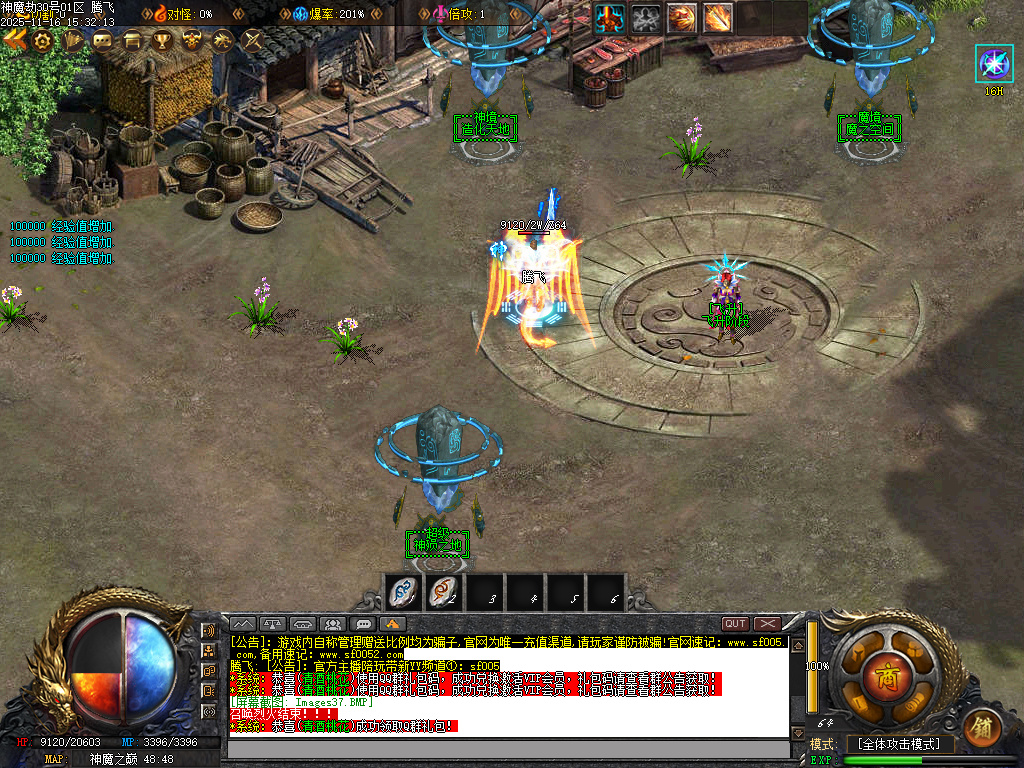Select the grey winged figure skill icon
The image size is (1024, 768).
pyautogui.click(x=647, y=17)
